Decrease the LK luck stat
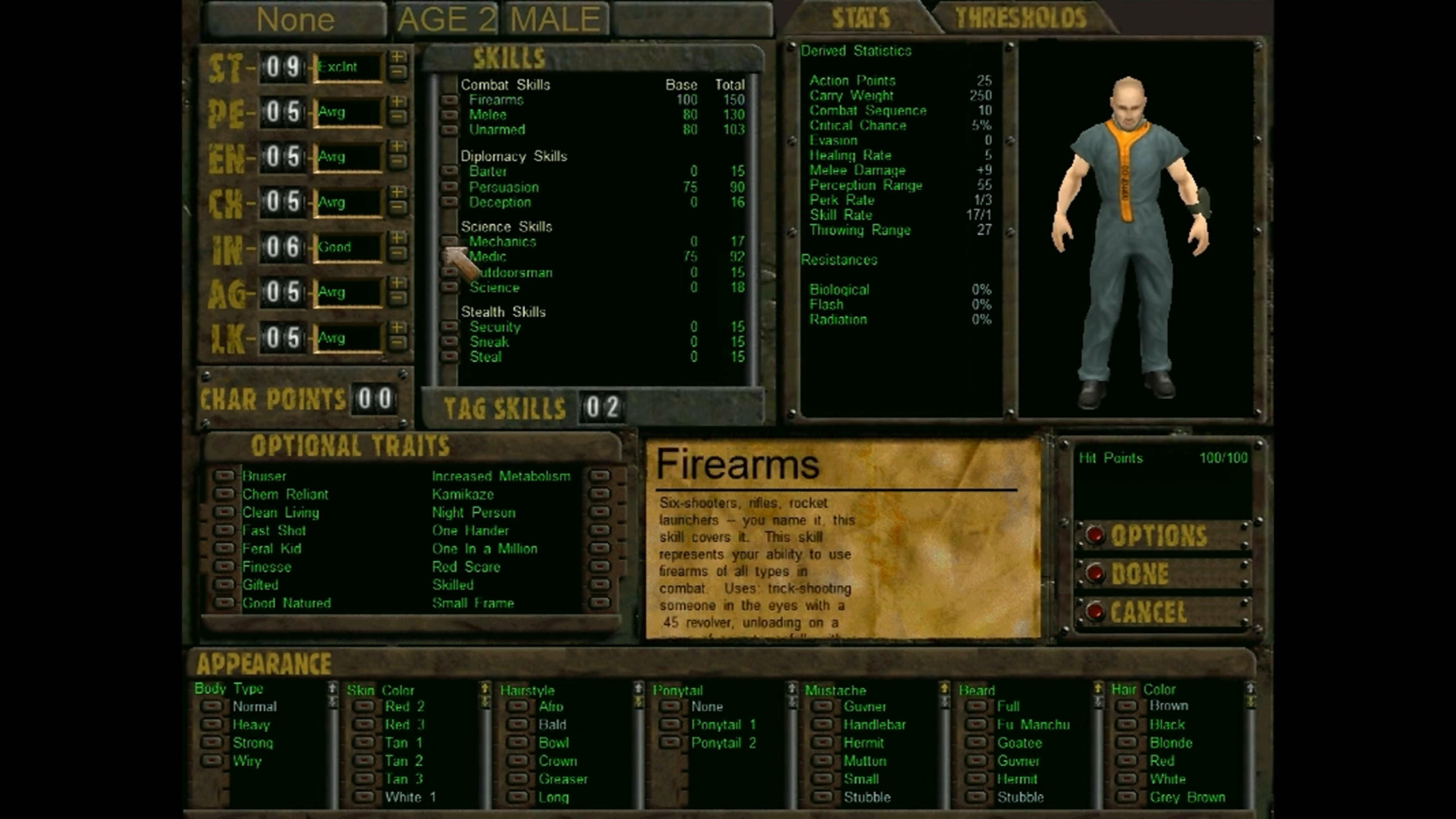The width and height of the screenshot is (1456, 819). (398, 343)
